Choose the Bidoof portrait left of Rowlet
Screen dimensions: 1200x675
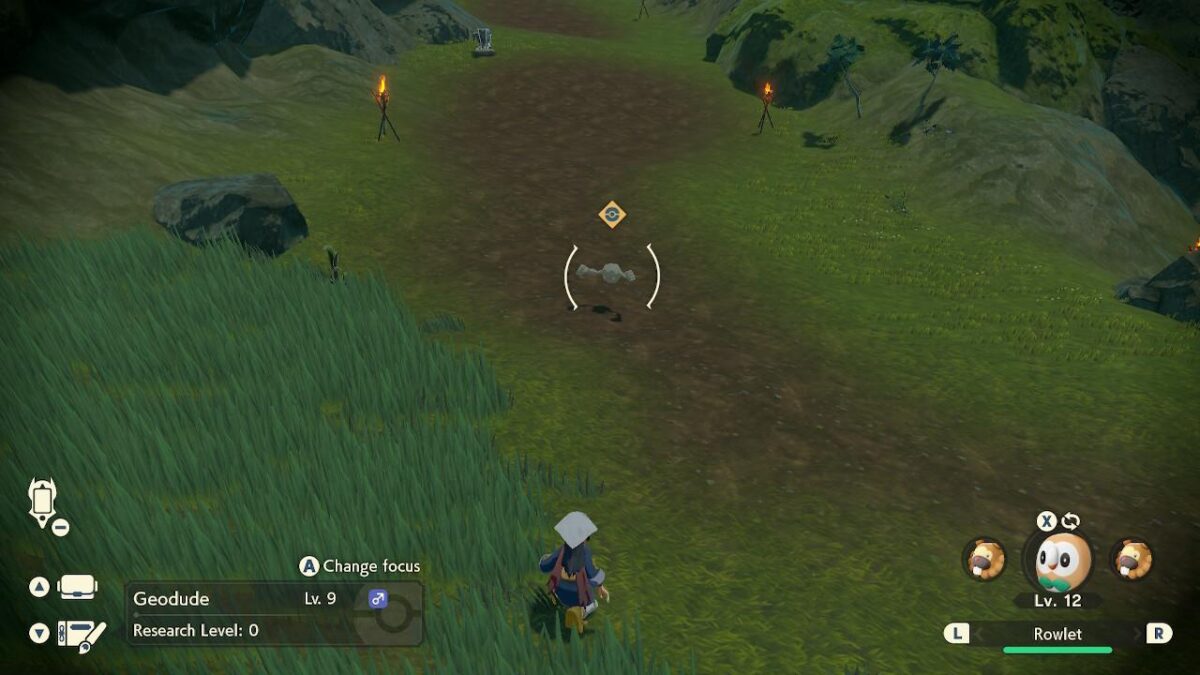coord(984,559)
